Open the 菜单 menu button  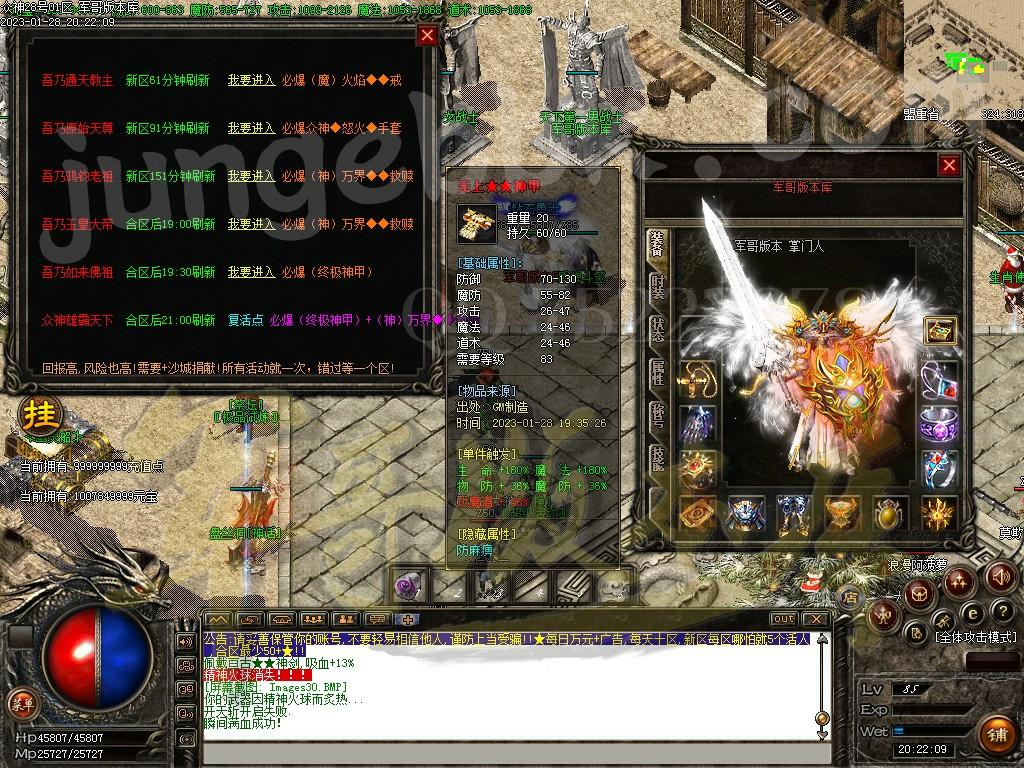point(21,704)
